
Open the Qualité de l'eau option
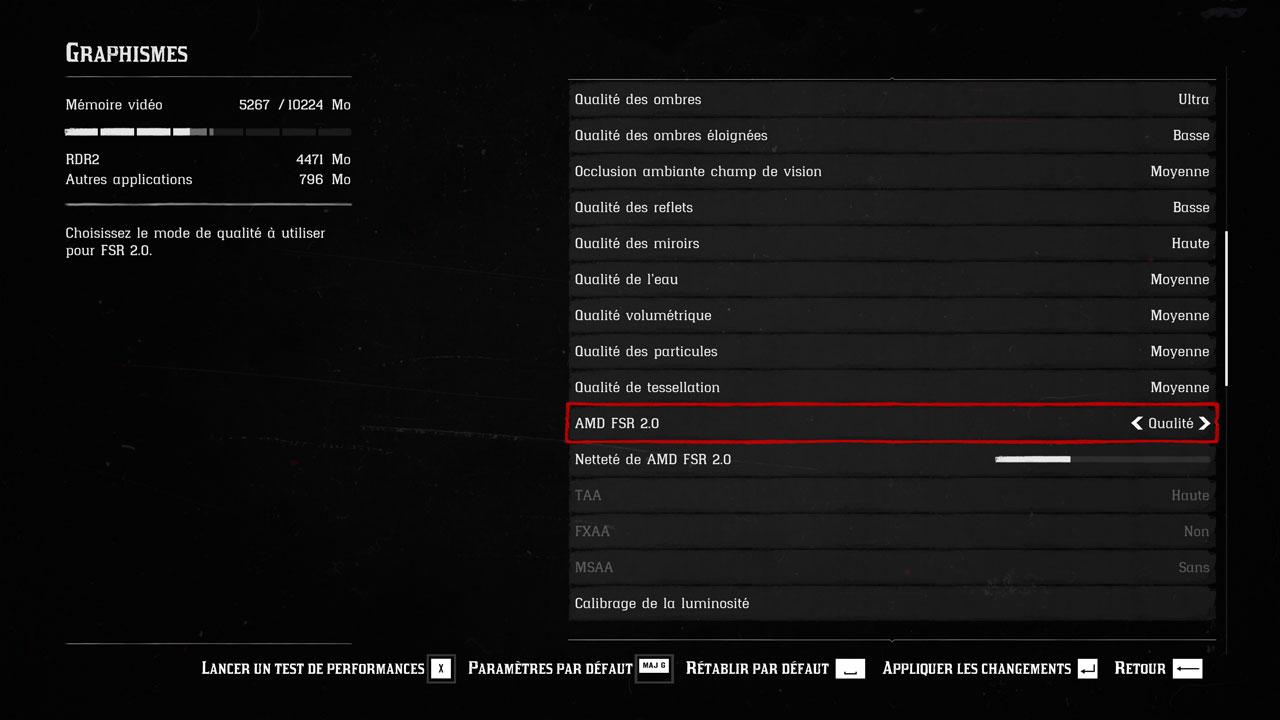890,279
